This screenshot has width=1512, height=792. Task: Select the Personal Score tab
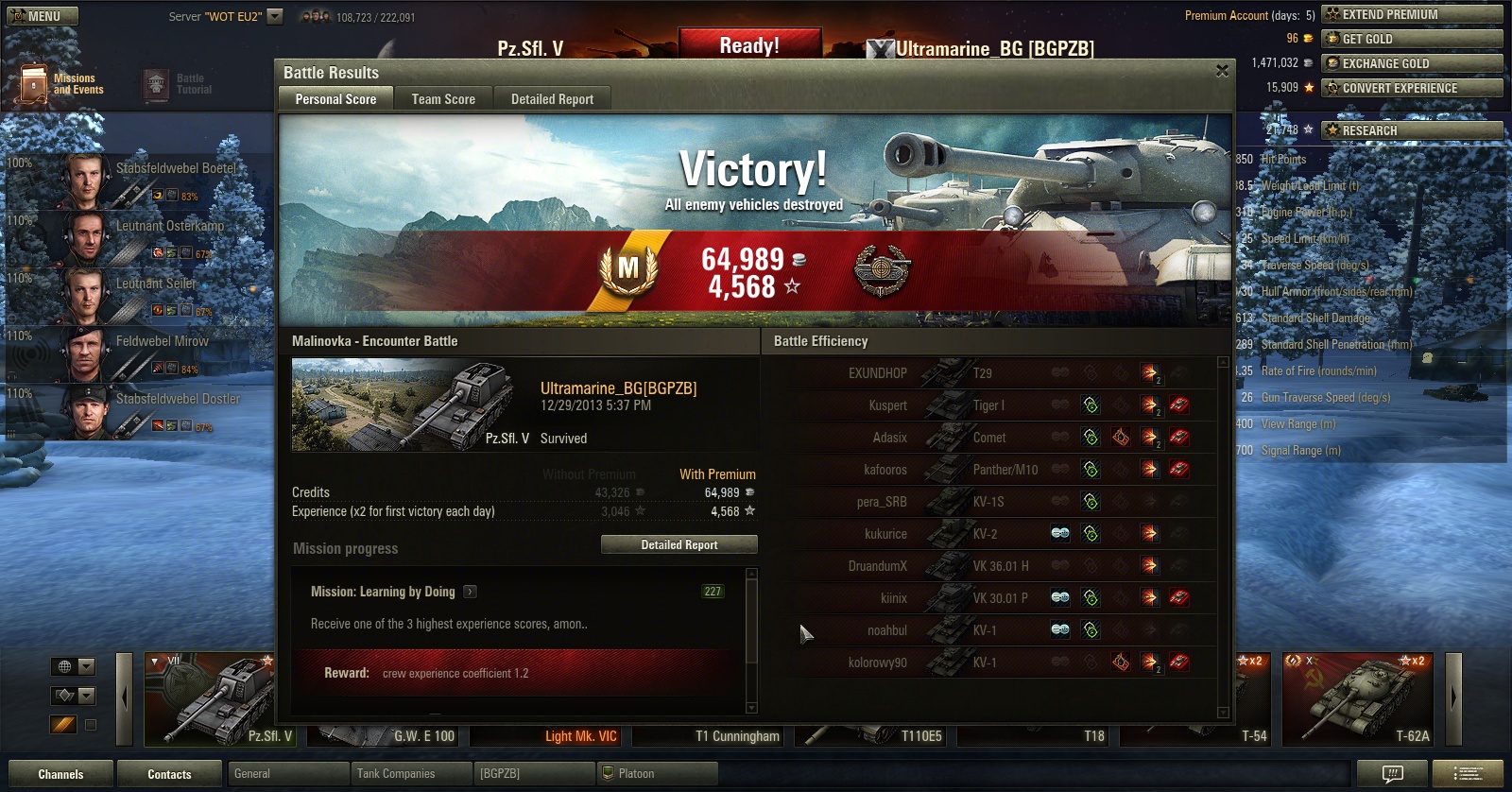pos(335,99)
